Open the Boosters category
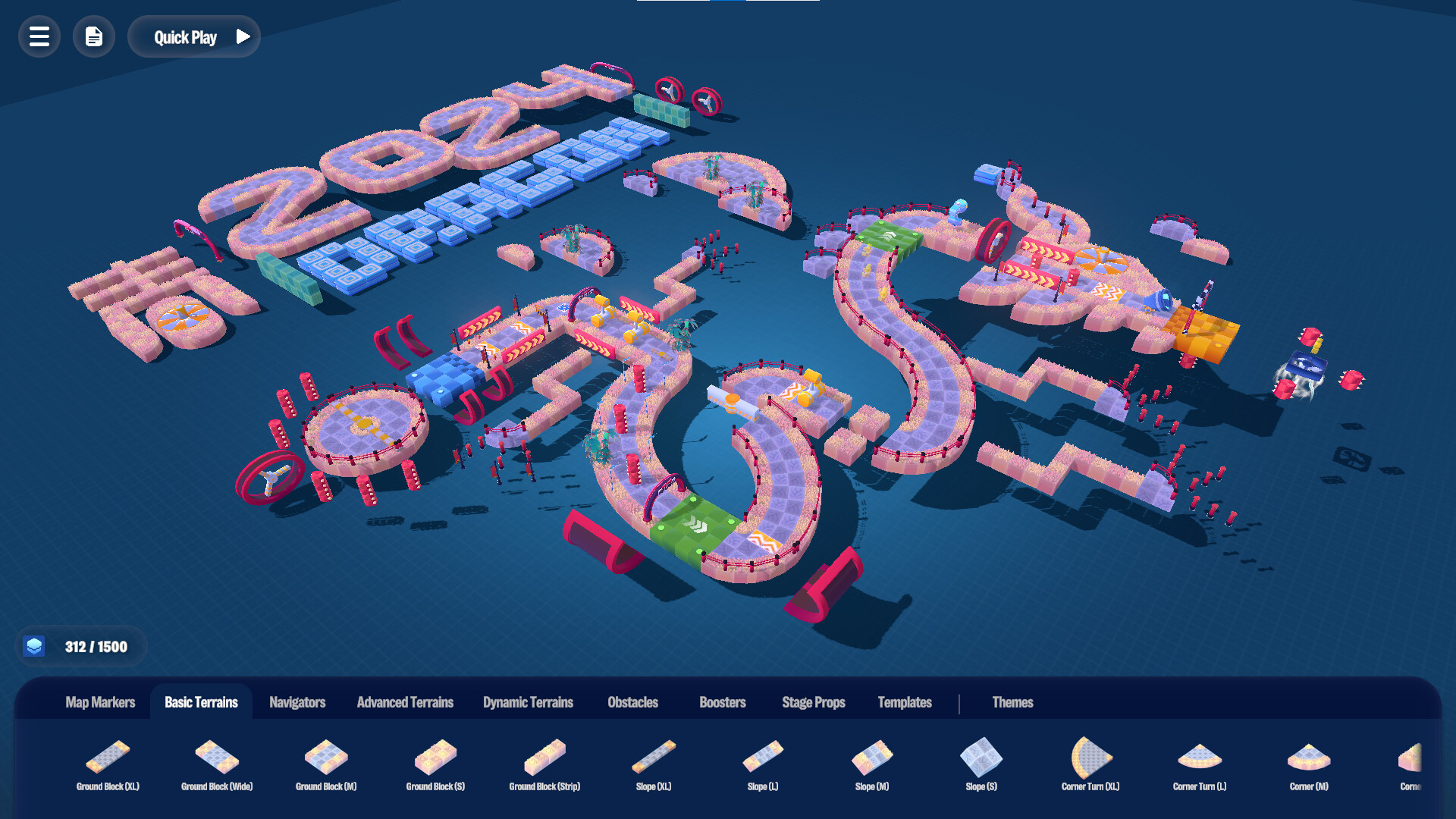The image size is (1456, 819). (722, 702)
